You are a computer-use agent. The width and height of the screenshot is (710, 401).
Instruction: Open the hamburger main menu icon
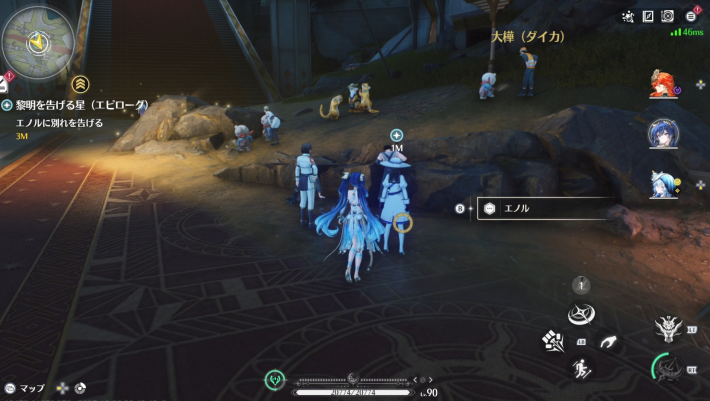tap(691, 16)
